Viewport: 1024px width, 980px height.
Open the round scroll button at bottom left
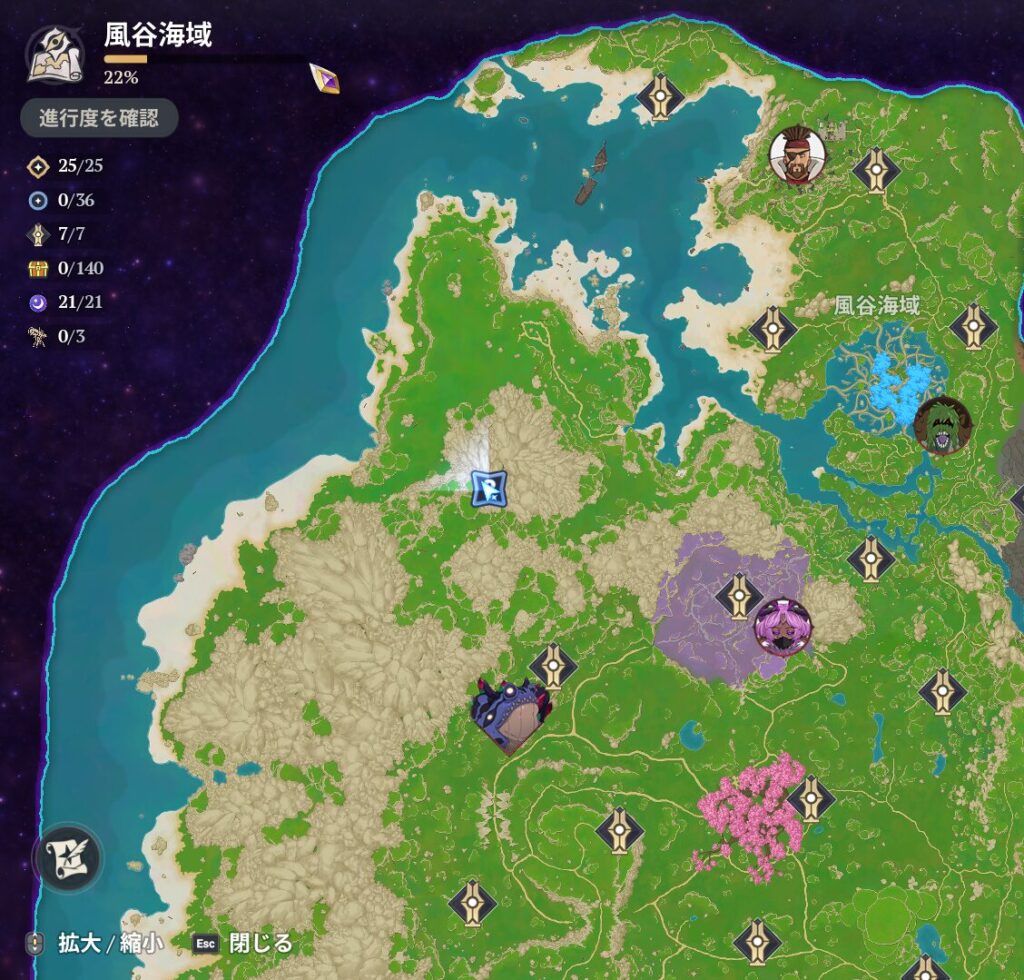click(69, 860)
